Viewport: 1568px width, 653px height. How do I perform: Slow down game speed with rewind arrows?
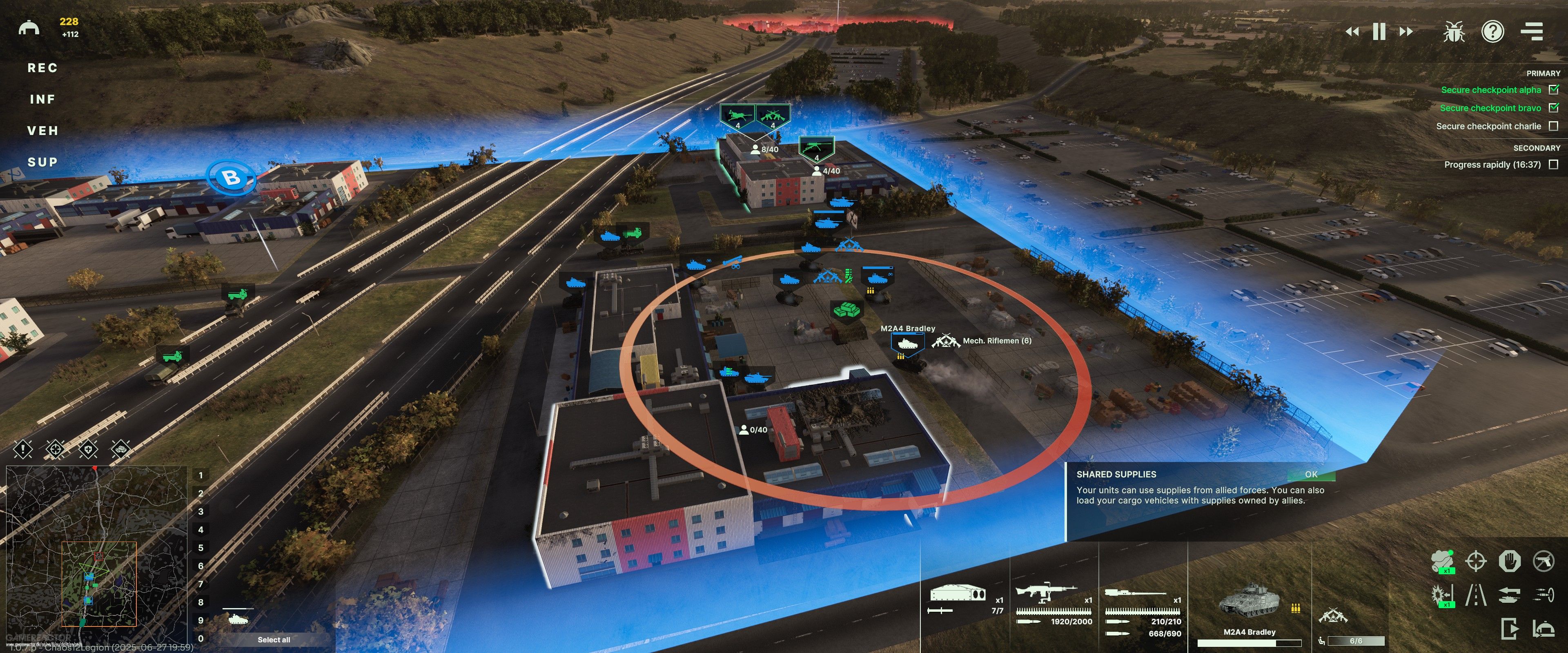coord(1352,32)
